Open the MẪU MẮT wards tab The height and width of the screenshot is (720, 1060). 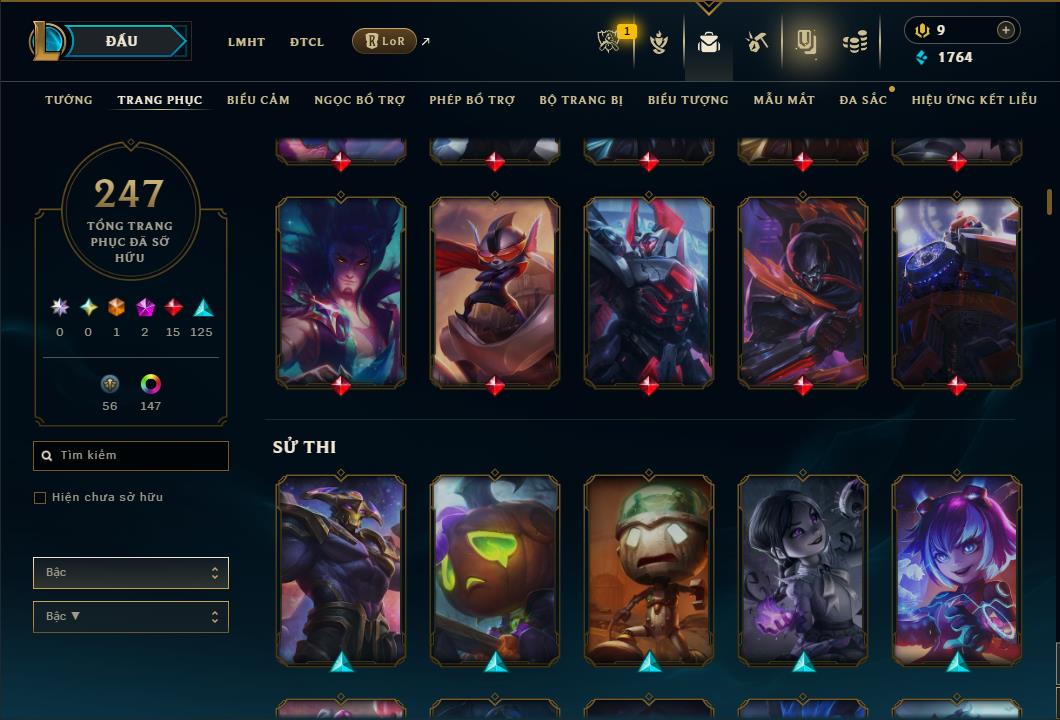pos(784,100)
